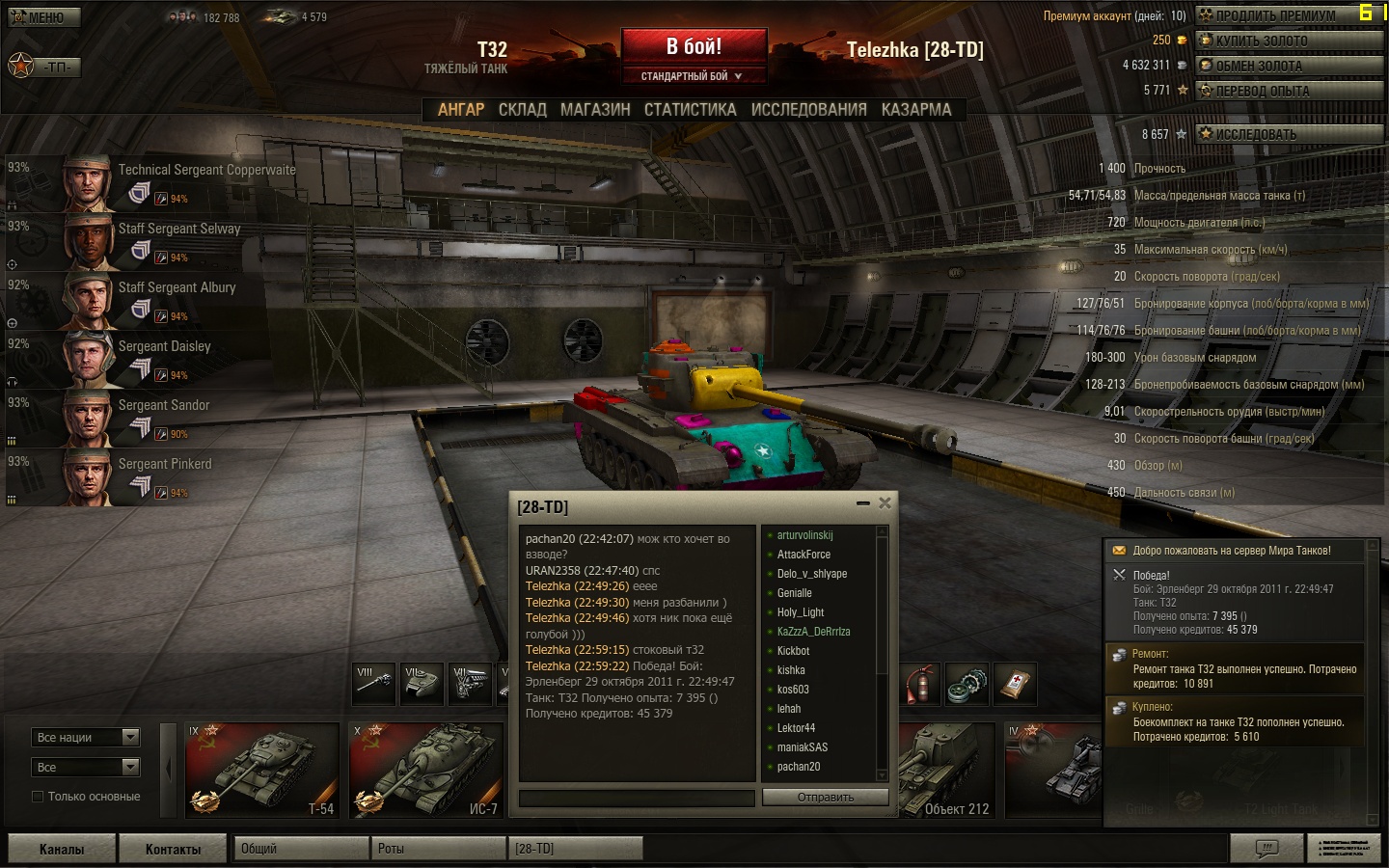This screenshot has width=1389, height=868.
Task: Focus the chat message input field
Action: pyautogui.click(x=637, y=798)
